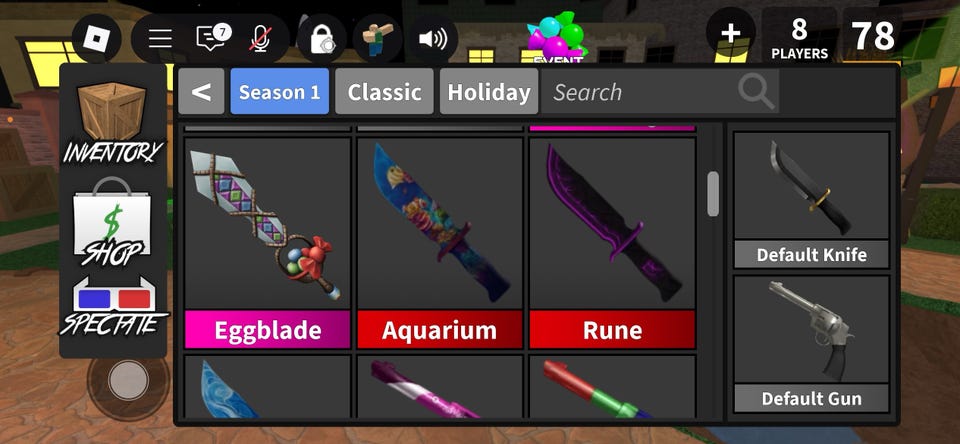Switch to the Holiday tab
The height and width of the screenshot is (444, 960).
click(x=488, y=92)
